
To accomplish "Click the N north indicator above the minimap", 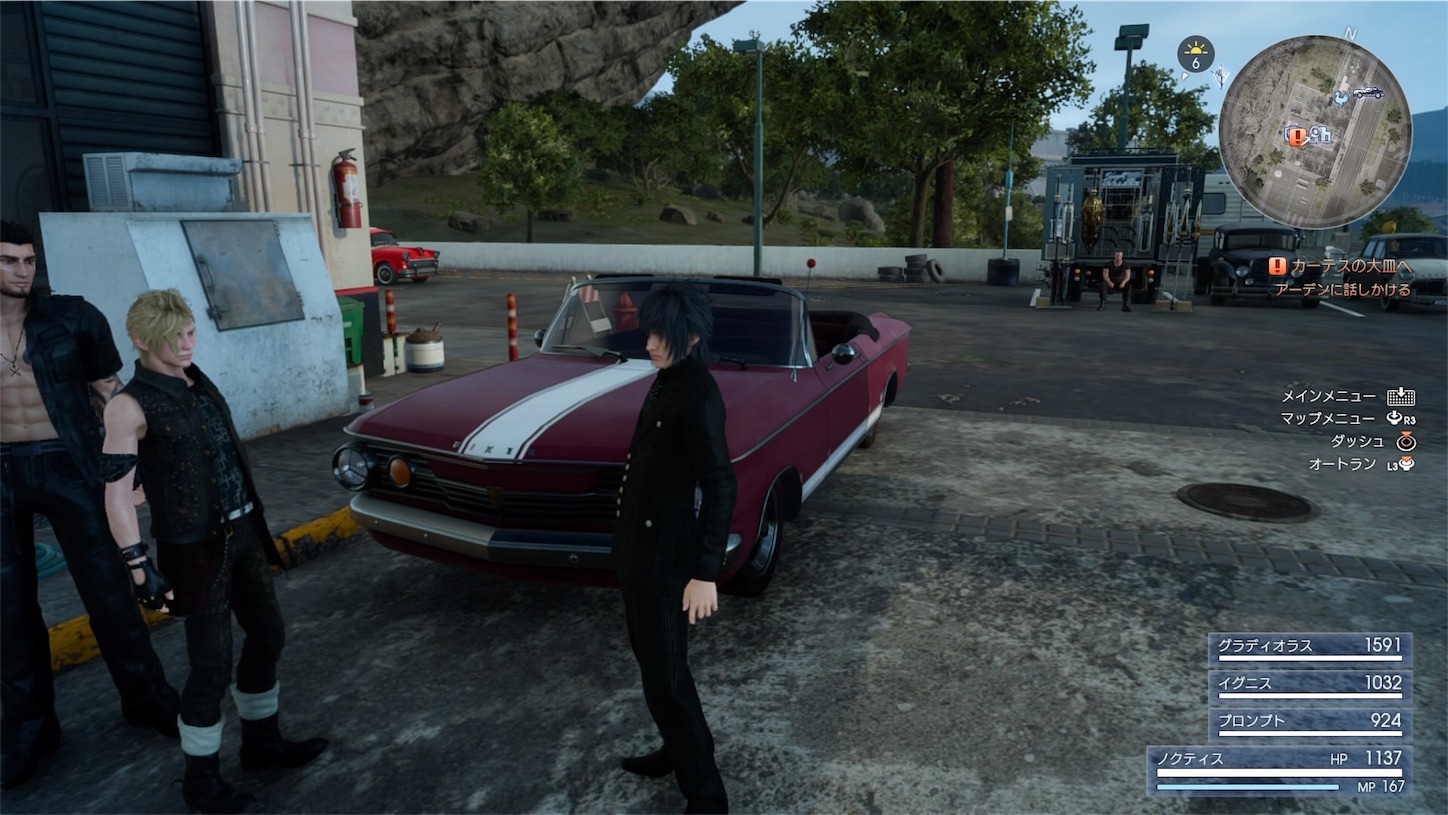I will (1350, 34).
